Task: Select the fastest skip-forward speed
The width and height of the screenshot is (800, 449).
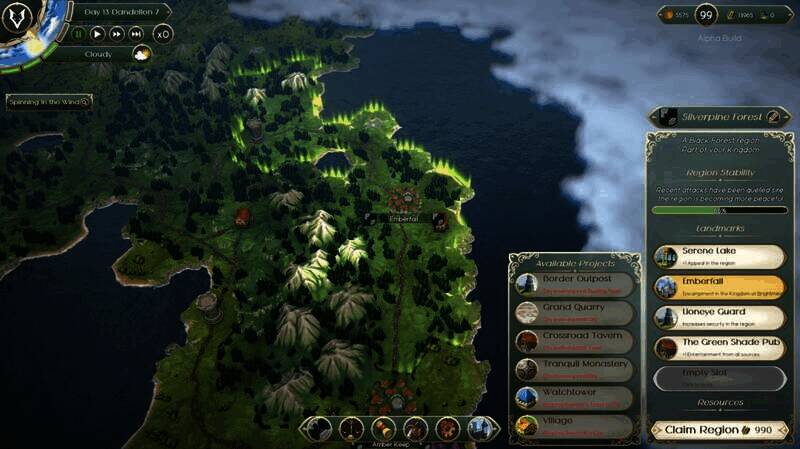Action: (x=137, y=33)
